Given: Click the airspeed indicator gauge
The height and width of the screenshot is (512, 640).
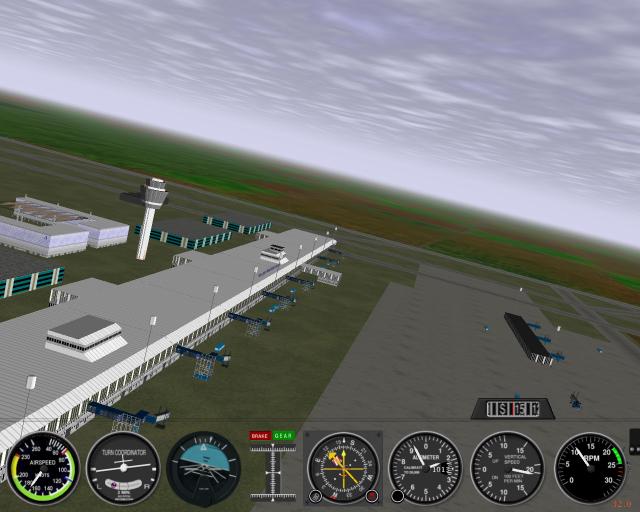Looking at the screenshot, I should [x=43, y=468].
